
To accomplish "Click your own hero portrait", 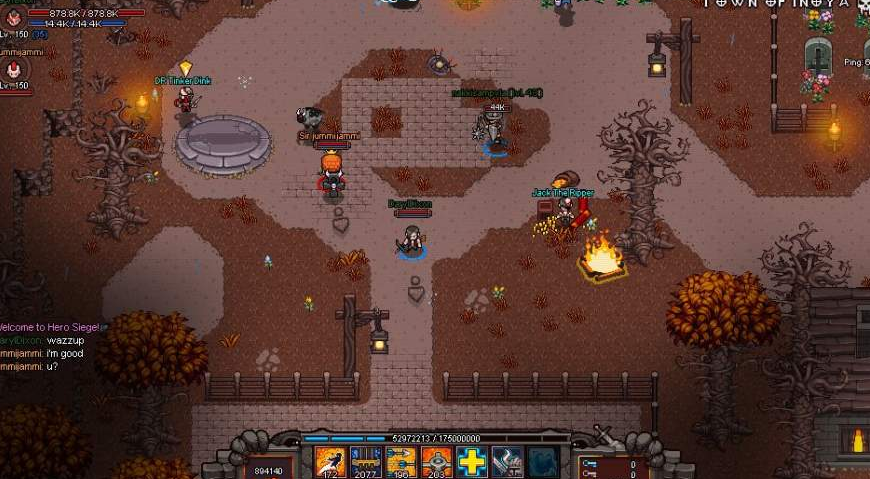I will point(14,17).
